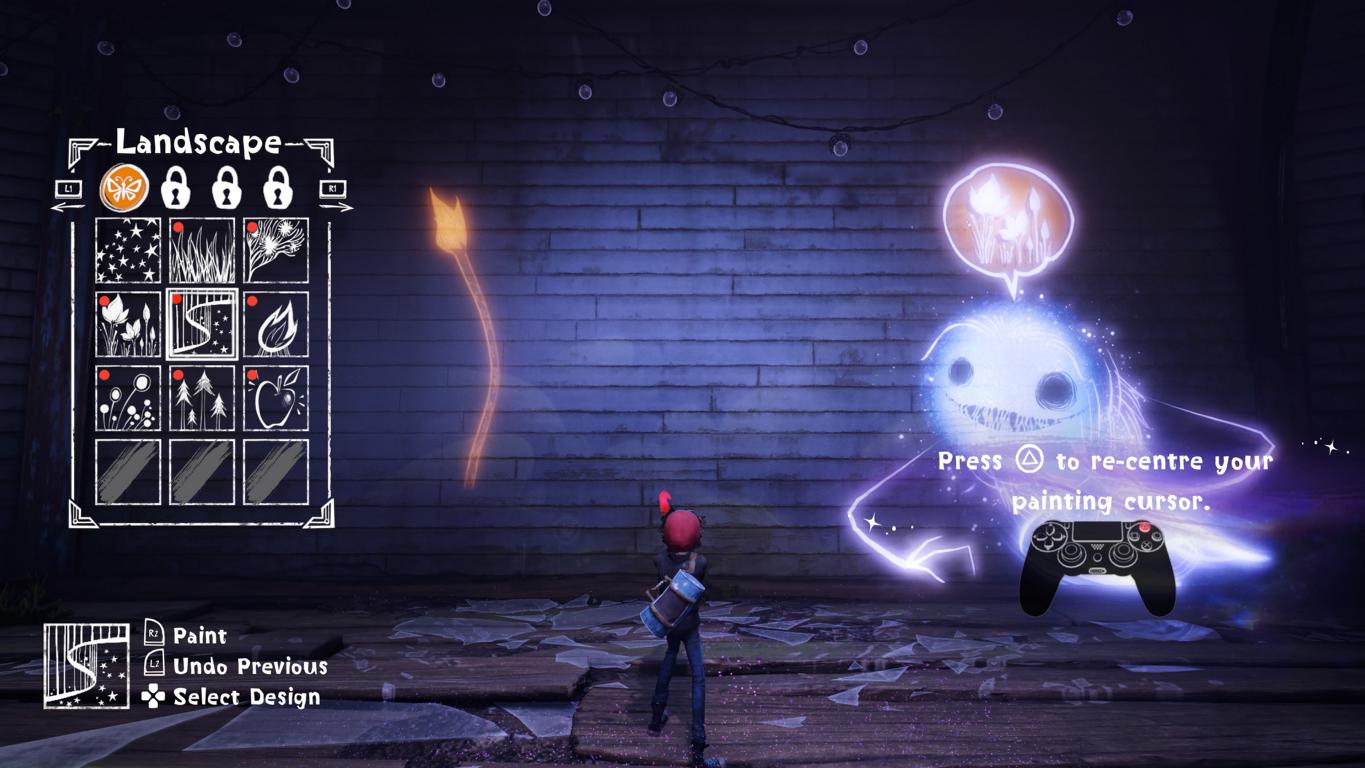
Task: Pick the apple design tile
Action: point(276,398)
